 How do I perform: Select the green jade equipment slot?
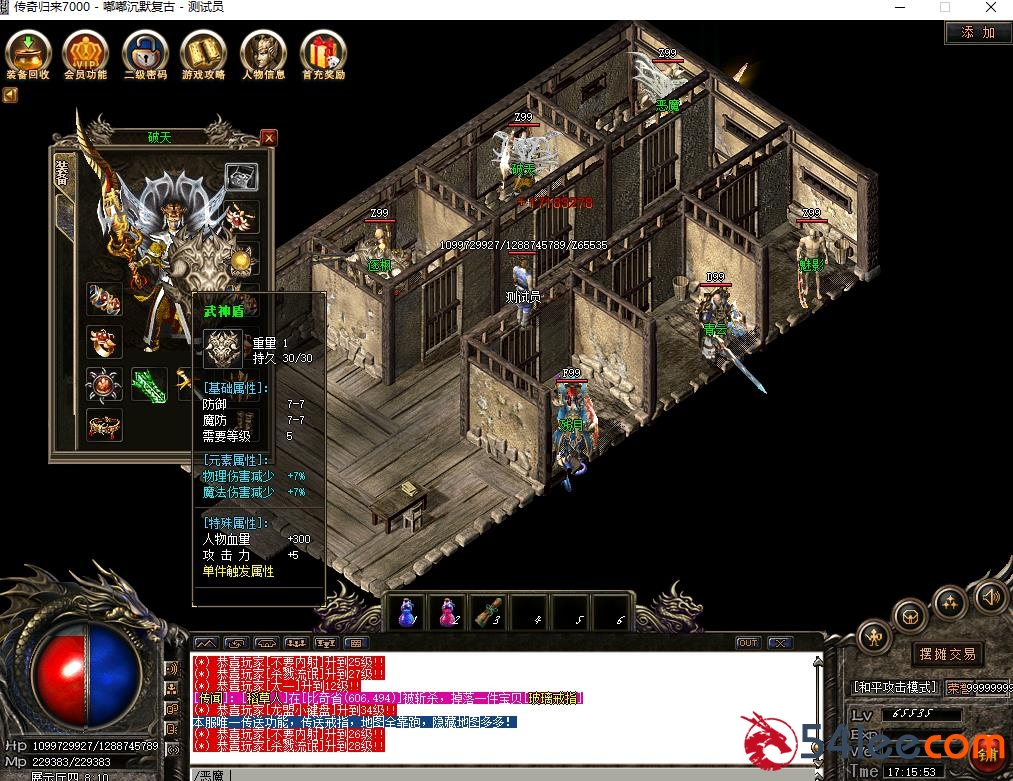tap(148, 384)
